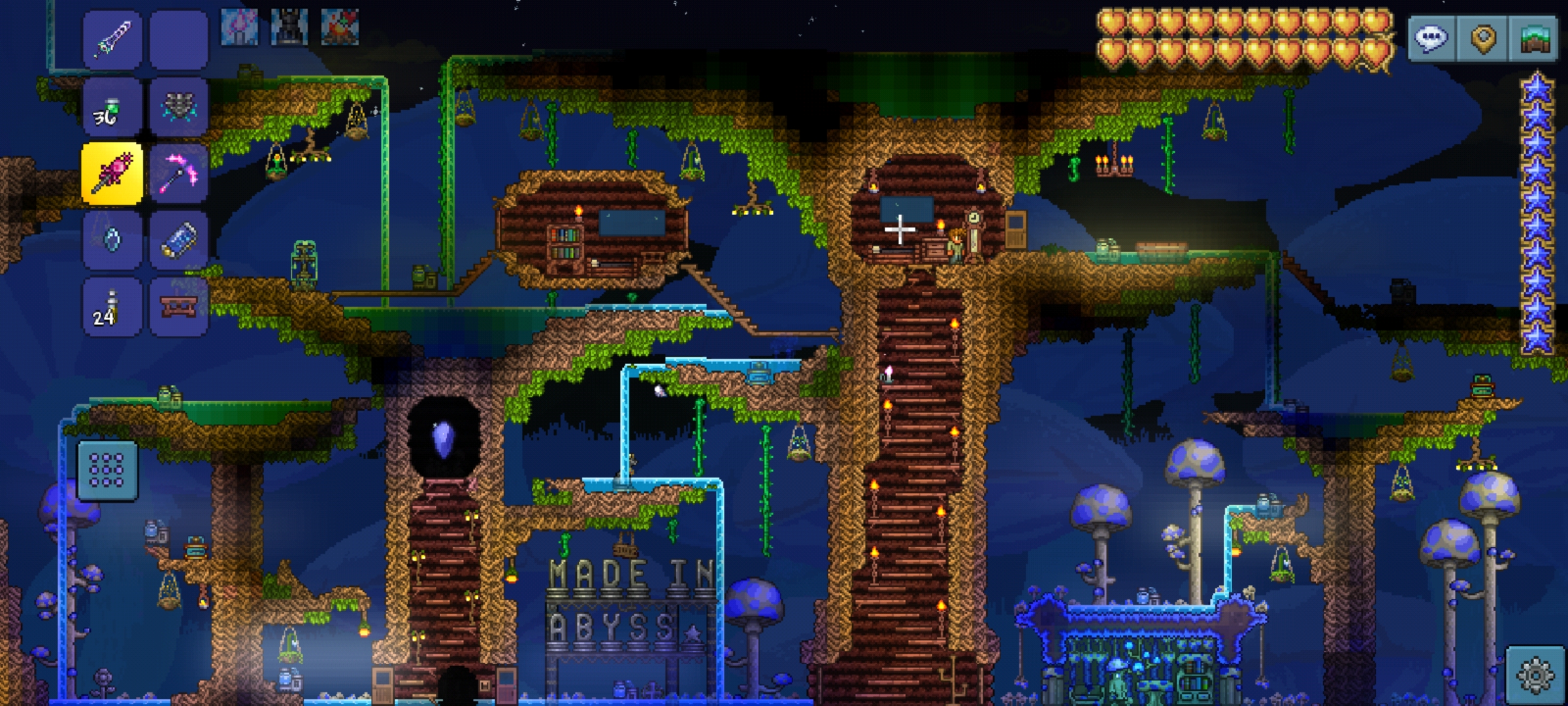Open the map pin button
The image size is (1568, 706).
tap(1483, 39)
